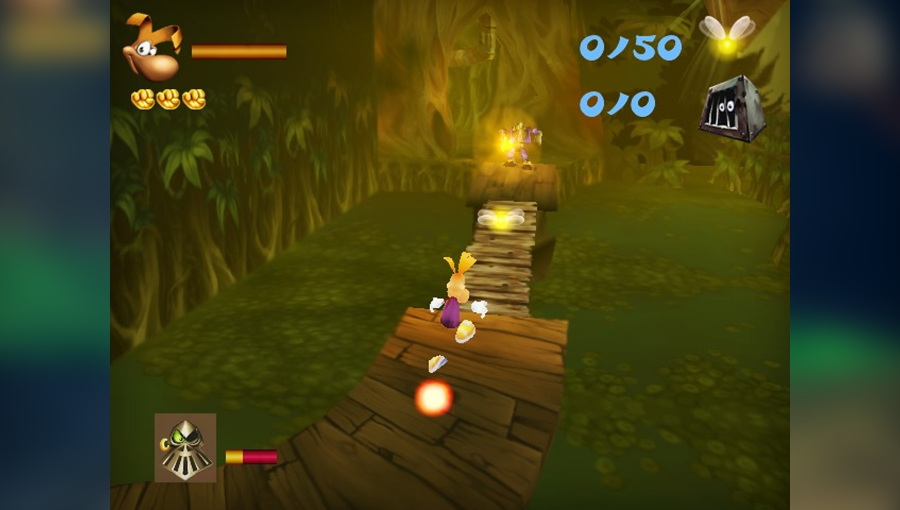Click Rayman's face portrait icon

[151, 47]
